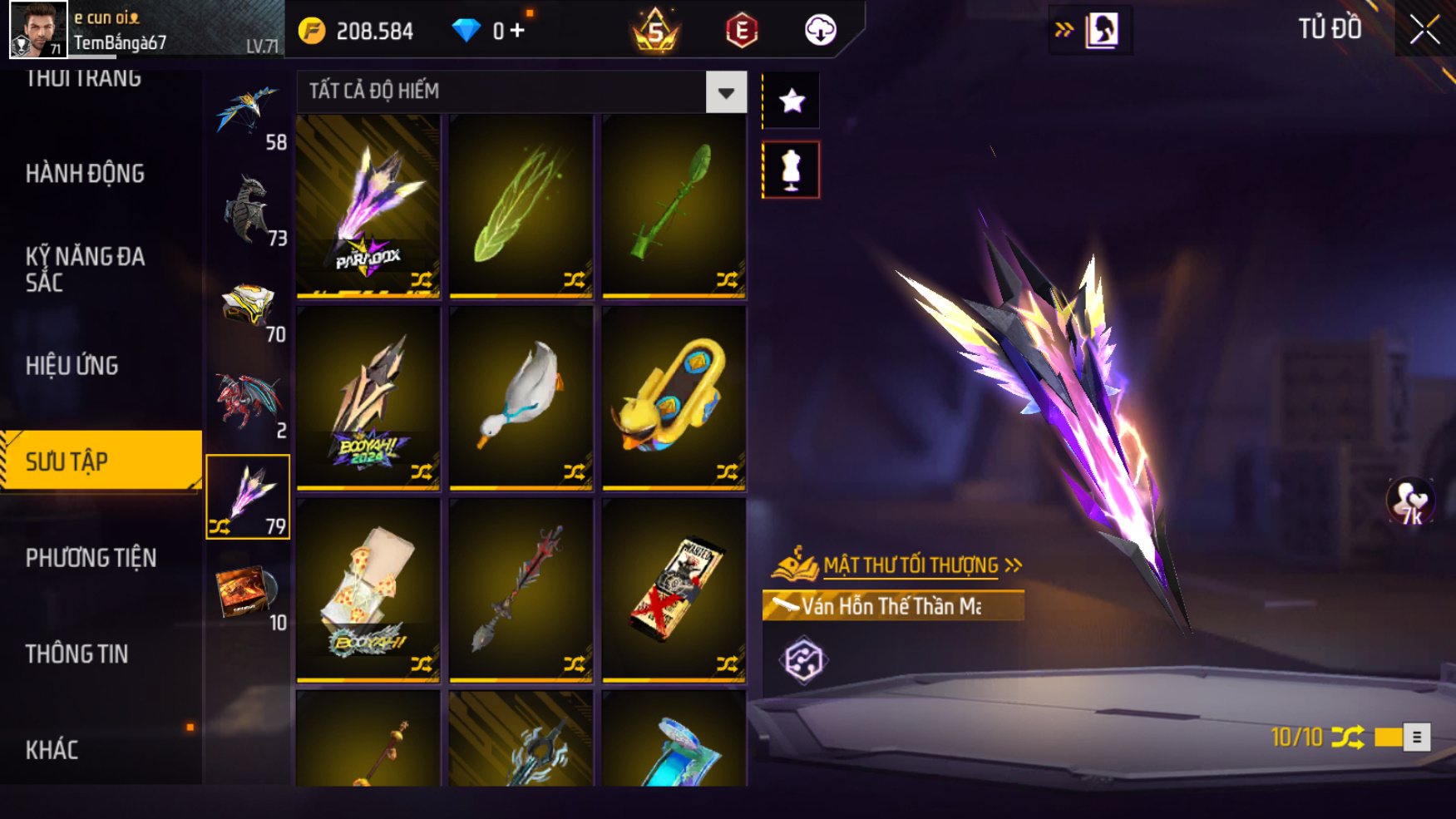Choose the Khác category

[x=52, y=750]
